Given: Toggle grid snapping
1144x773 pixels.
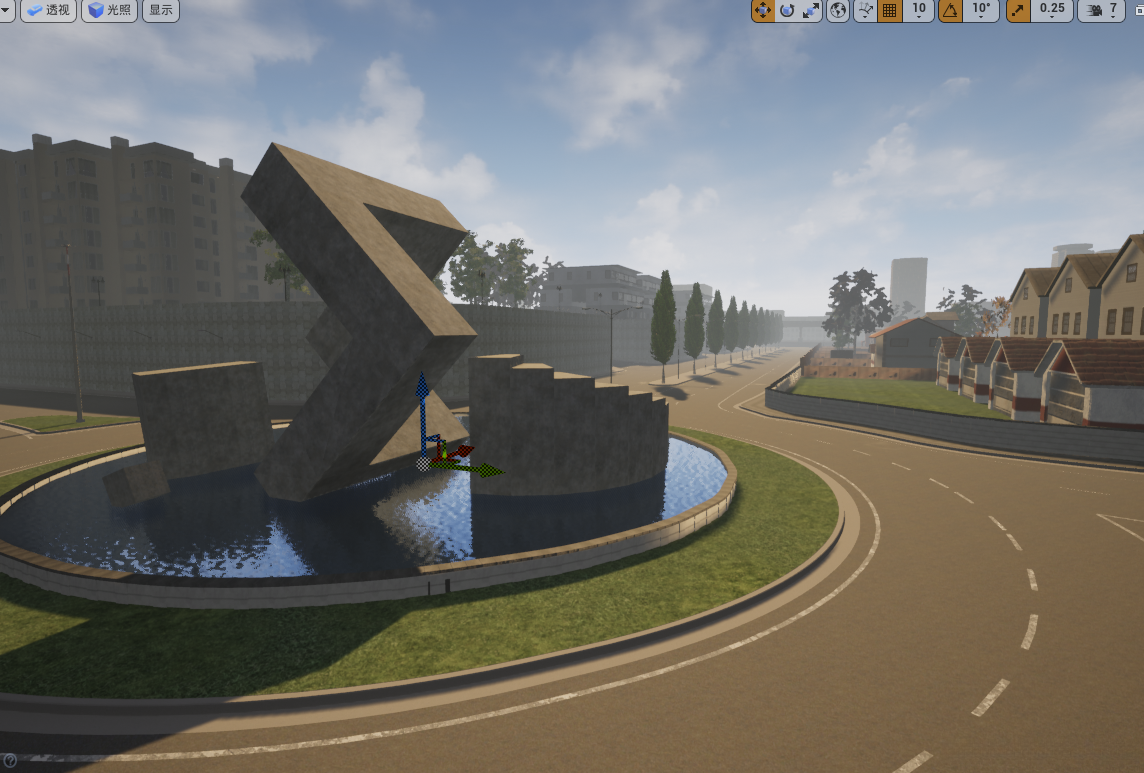Looking at the screenshot, I should (889, 10).
